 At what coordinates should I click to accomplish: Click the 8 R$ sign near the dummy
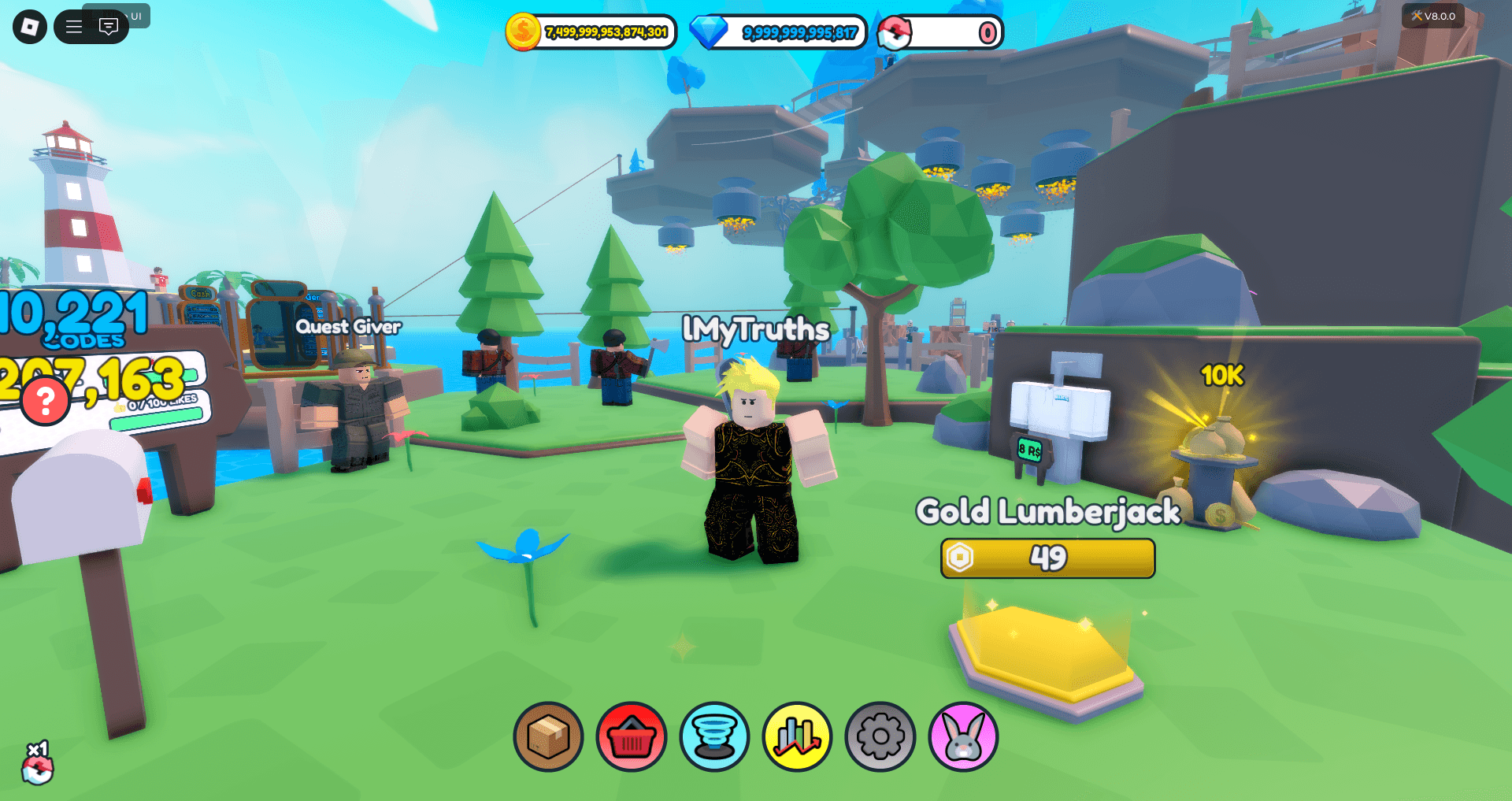[1028, 451]
